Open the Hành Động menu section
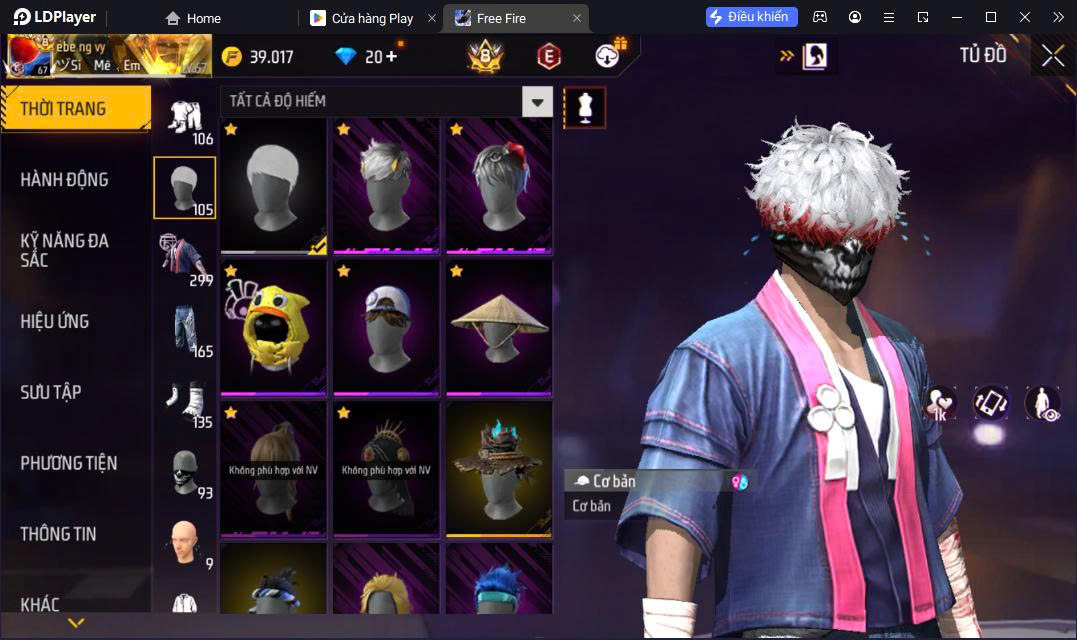The height and width of the screenshot is (640, 1077). [x=64, y=180]
